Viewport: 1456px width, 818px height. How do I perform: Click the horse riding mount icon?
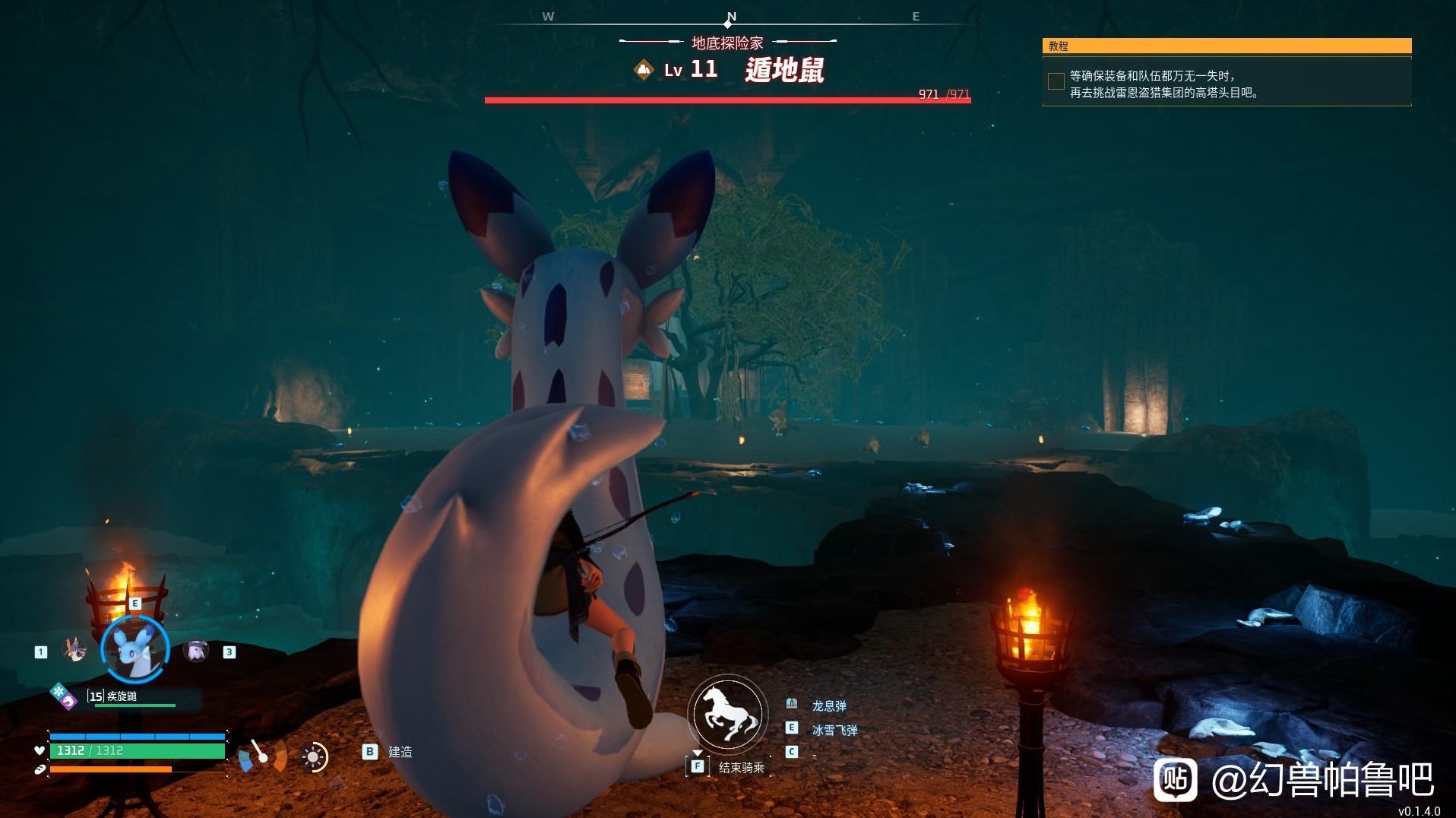(728, 715)
